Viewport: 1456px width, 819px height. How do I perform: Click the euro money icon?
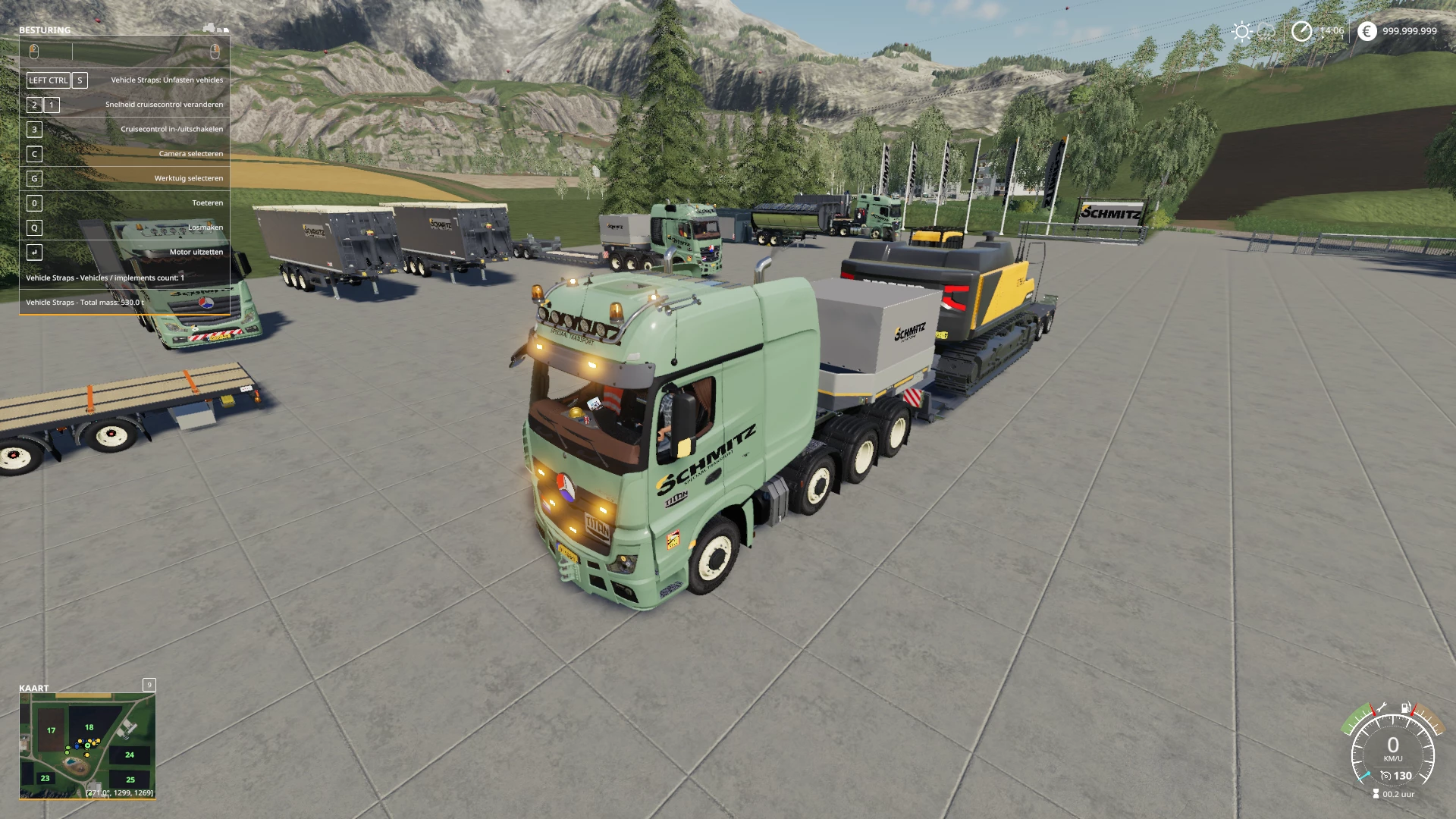tap(1367, 31)
